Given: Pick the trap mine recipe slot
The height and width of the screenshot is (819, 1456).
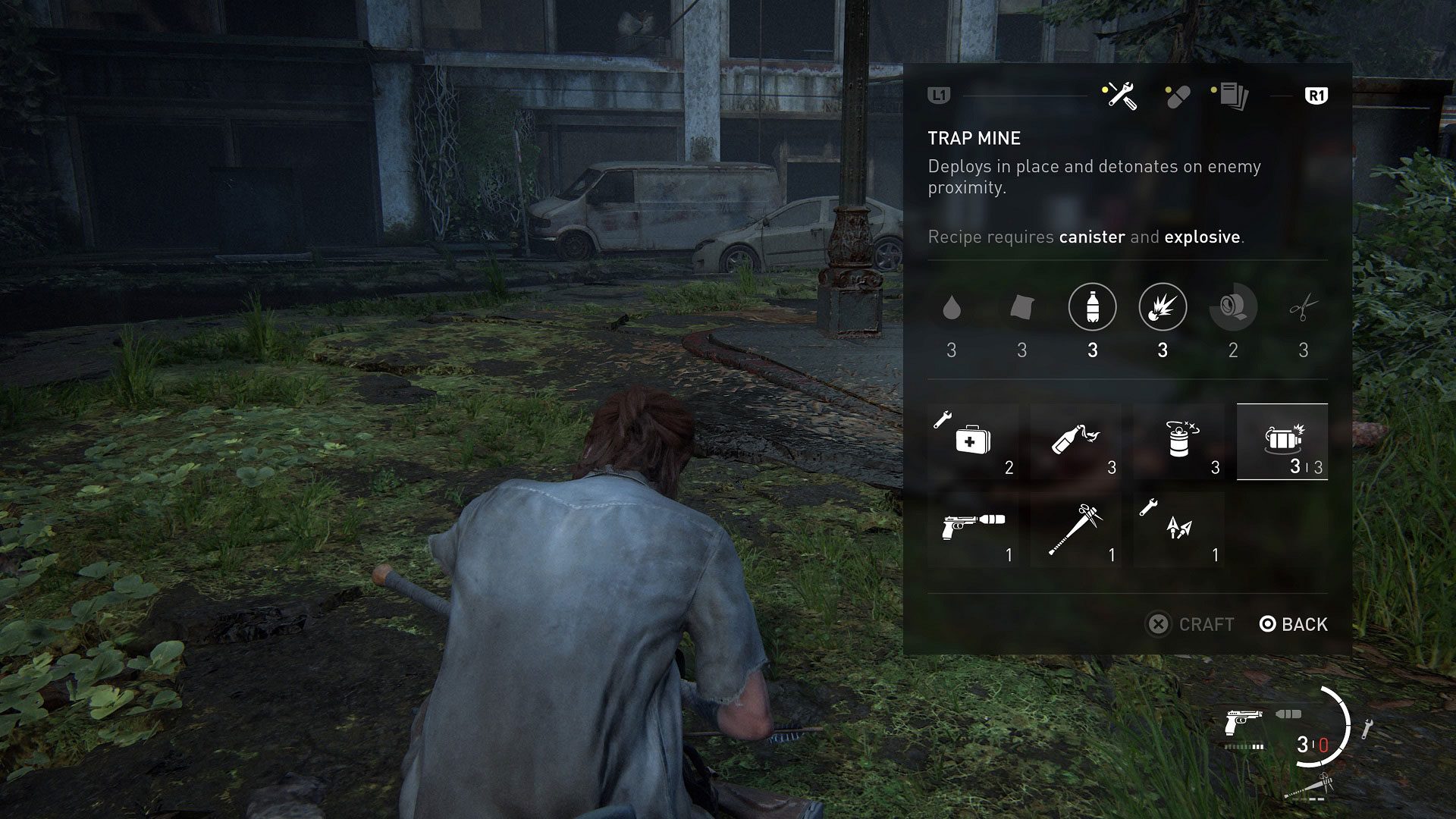Looking at the screenshot, I should [1282, 441].
